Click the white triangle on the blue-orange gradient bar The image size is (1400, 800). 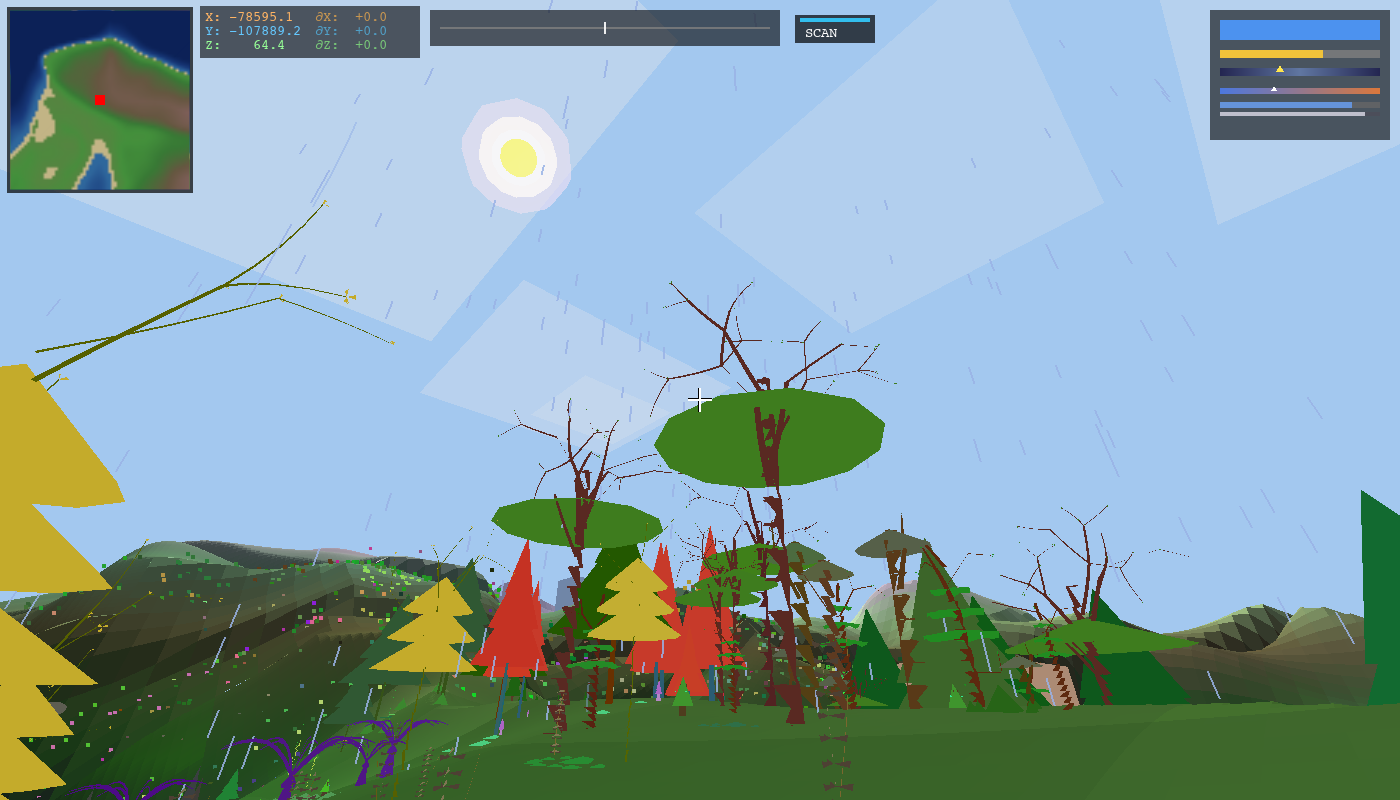point(1275,88)
